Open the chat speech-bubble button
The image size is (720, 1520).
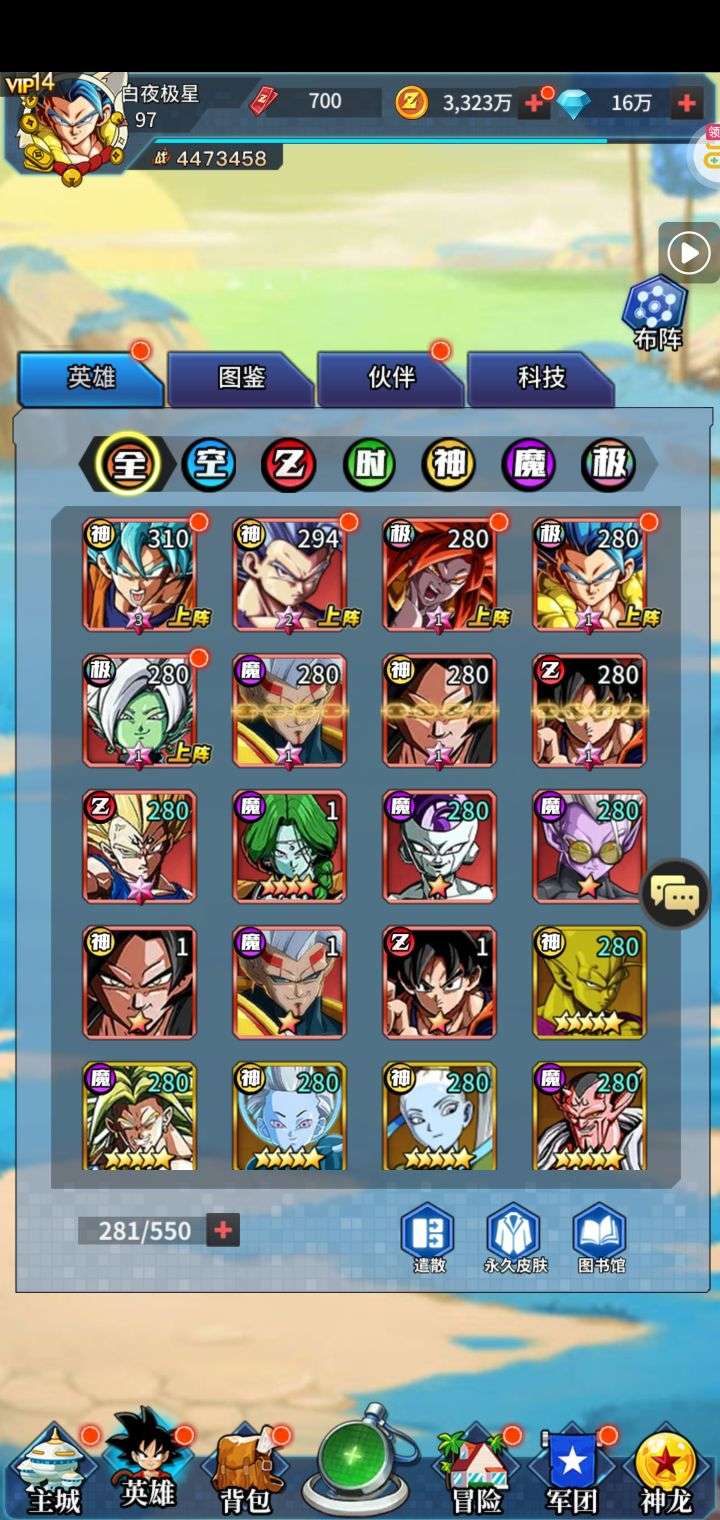pyautogui.click(x=675, y=894)
